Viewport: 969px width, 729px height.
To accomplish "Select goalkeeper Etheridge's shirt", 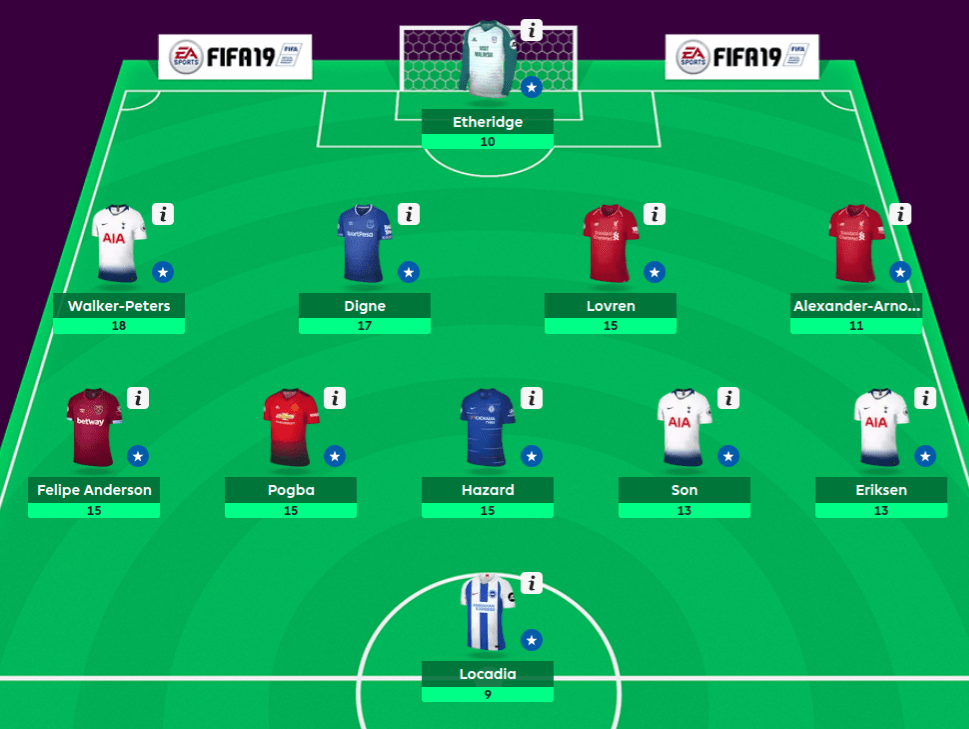I will coord(487,60).
